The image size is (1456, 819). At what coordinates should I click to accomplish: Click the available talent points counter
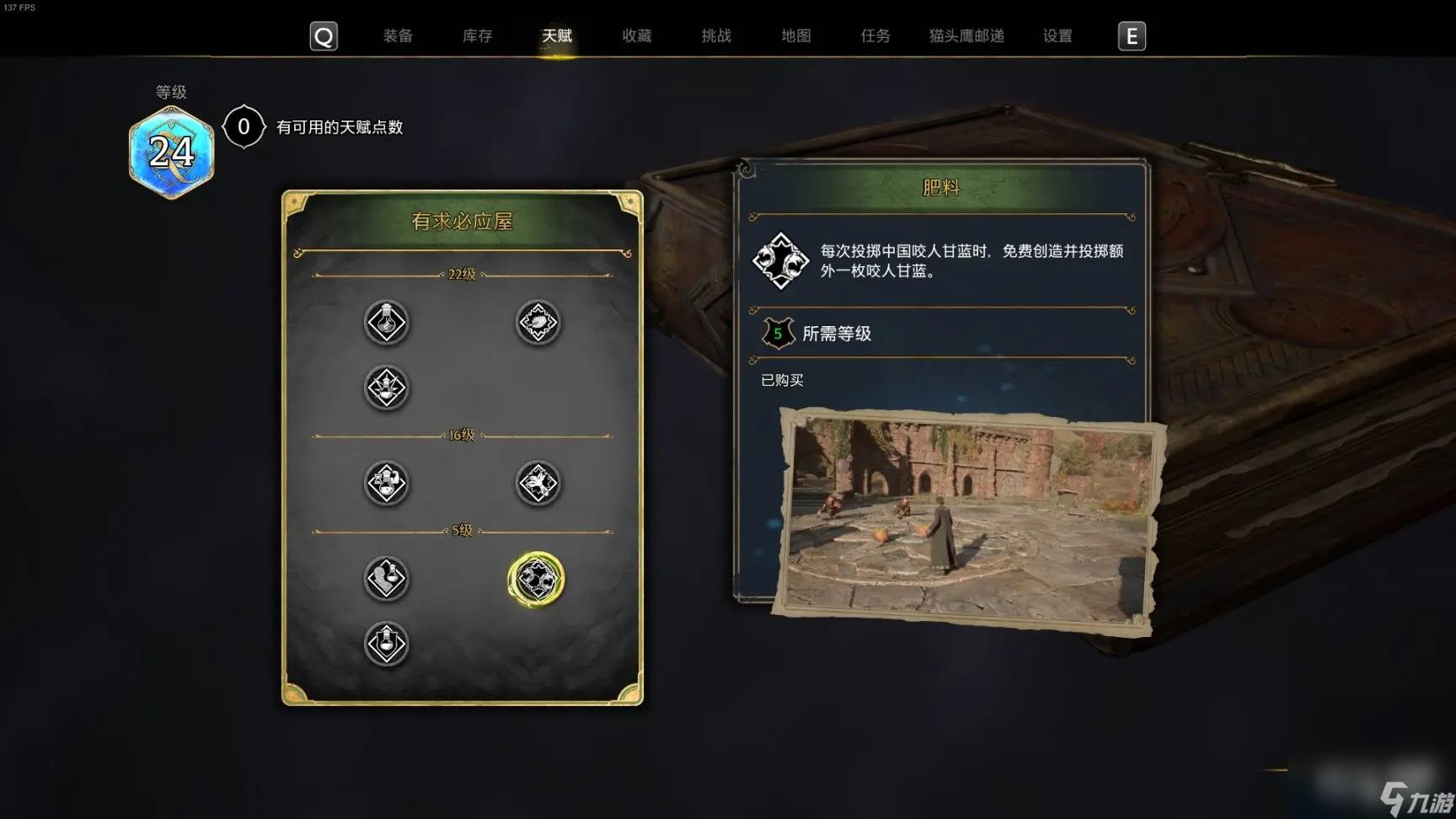244,126
